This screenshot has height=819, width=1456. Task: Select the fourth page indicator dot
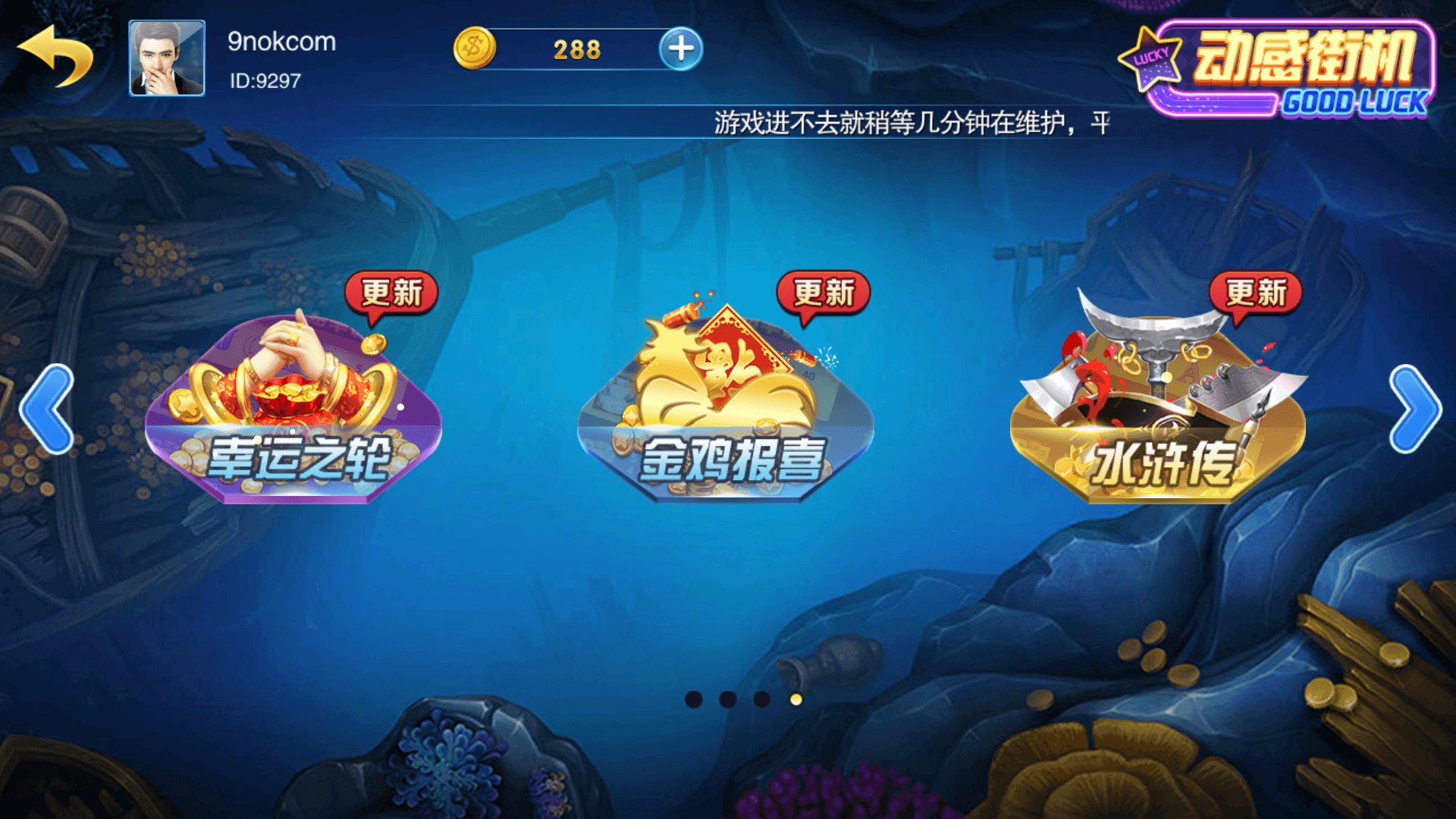[796, 699]
